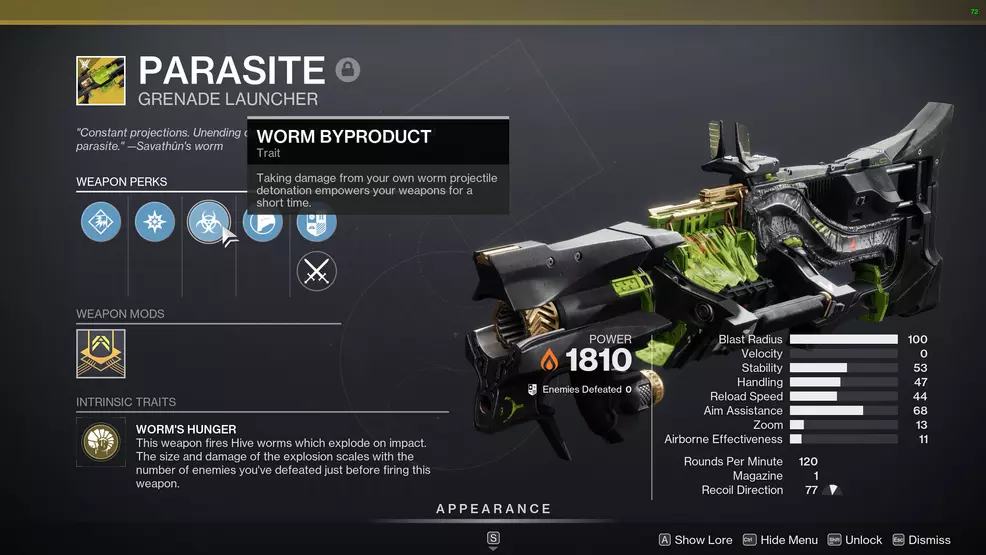This screenshot has height=555, width=986.
Task: Hide the menu overlay
Action: (x=779, y=540)
